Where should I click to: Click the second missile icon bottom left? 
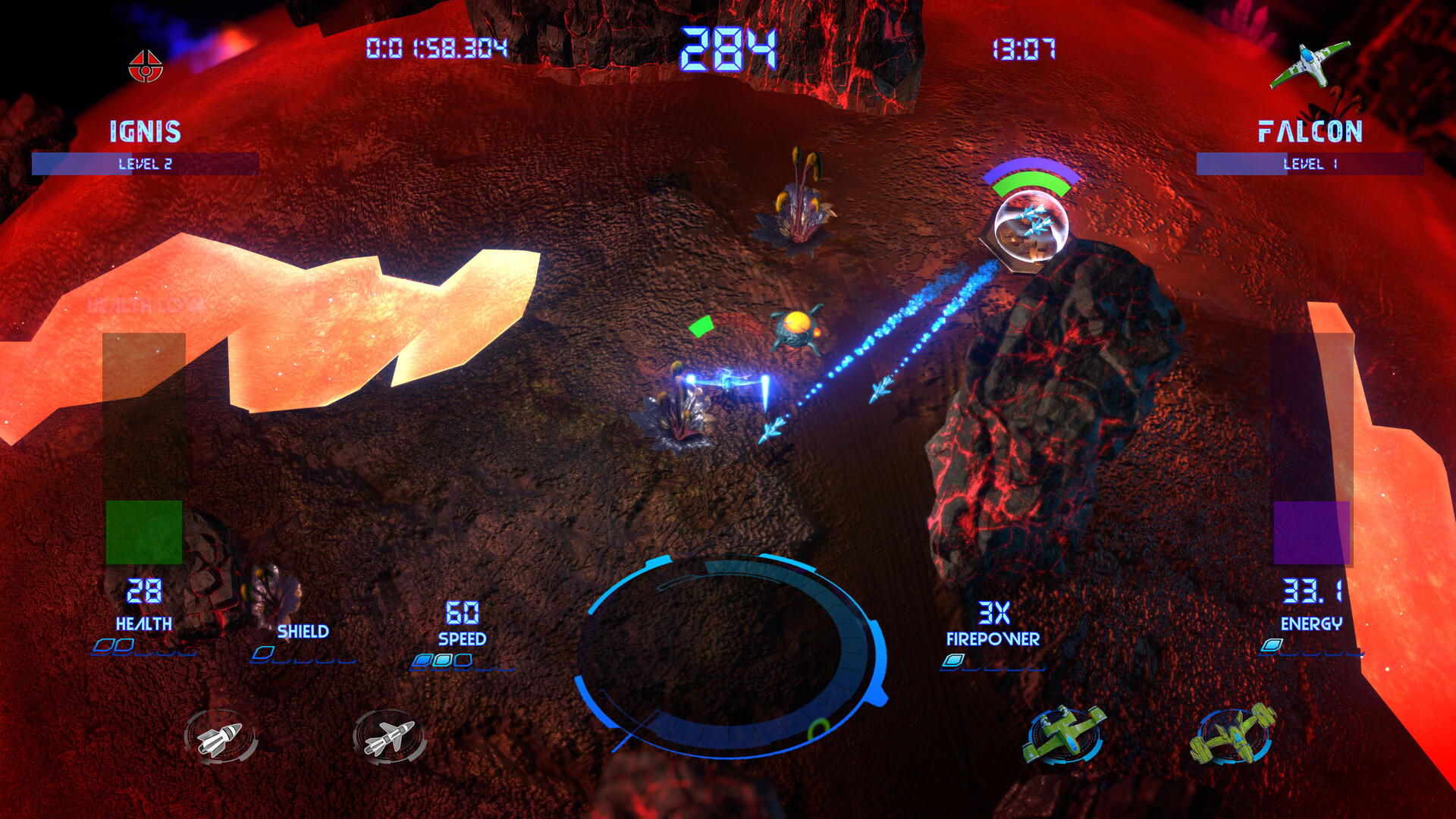click(x=388, y=737)
